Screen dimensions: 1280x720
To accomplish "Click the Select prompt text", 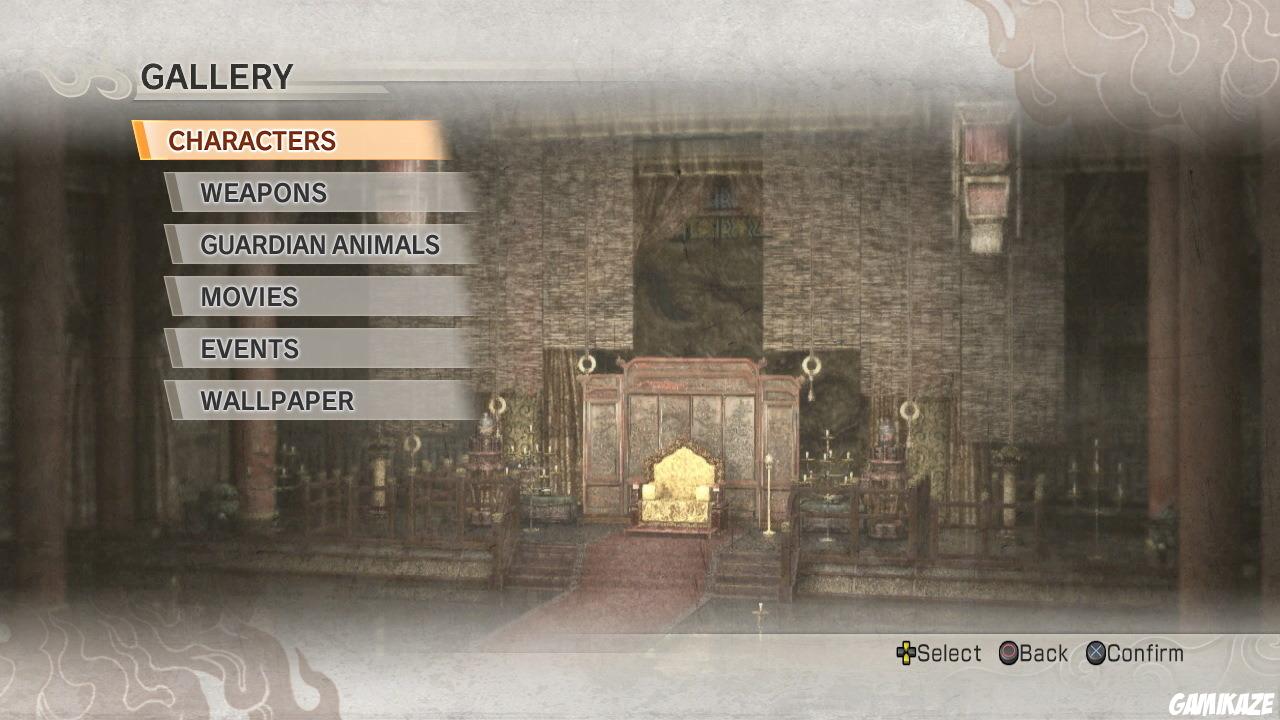I will tap(948, 654).
